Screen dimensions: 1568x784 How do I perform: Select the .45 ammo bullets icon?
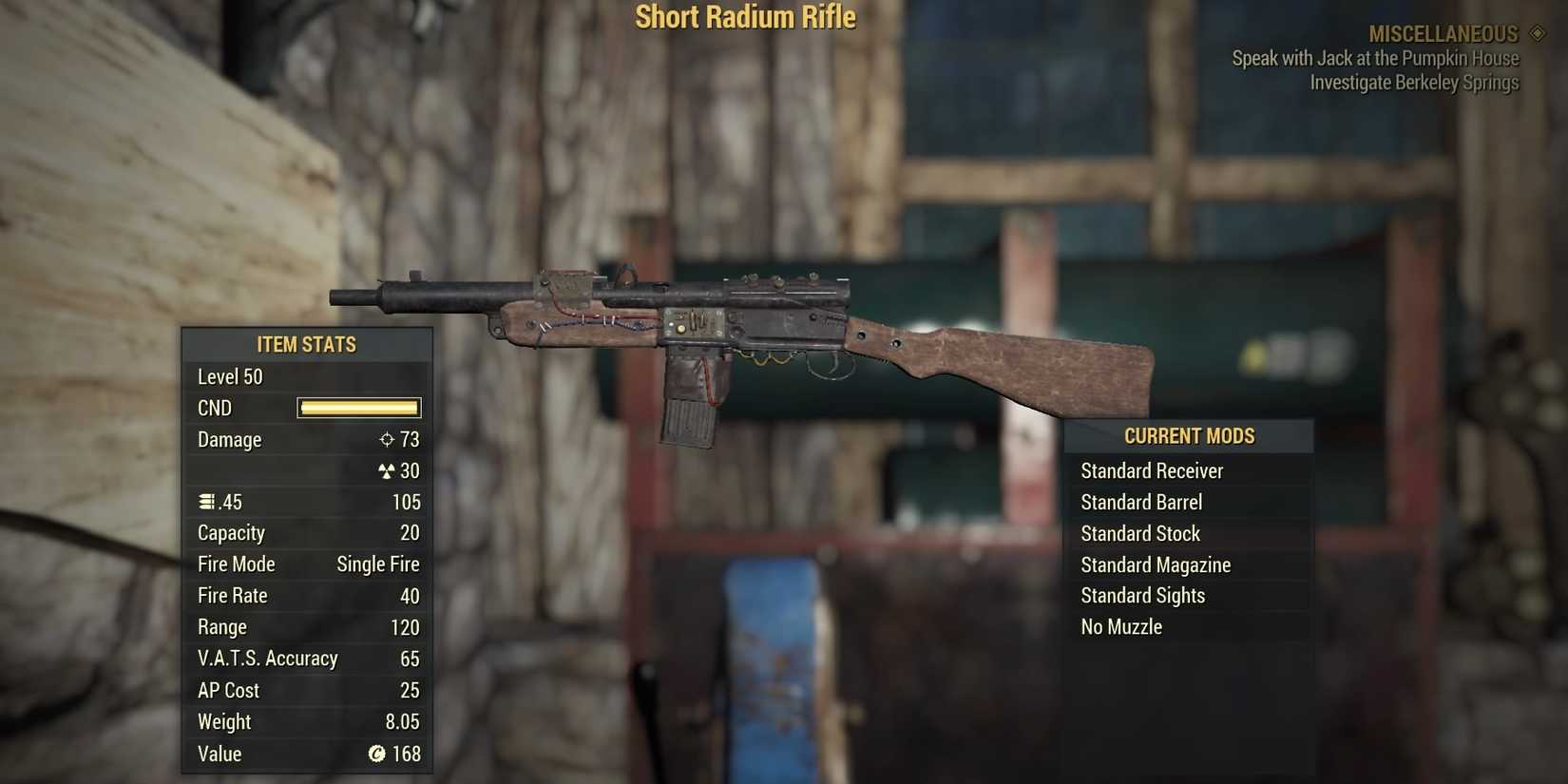[204, 502]
